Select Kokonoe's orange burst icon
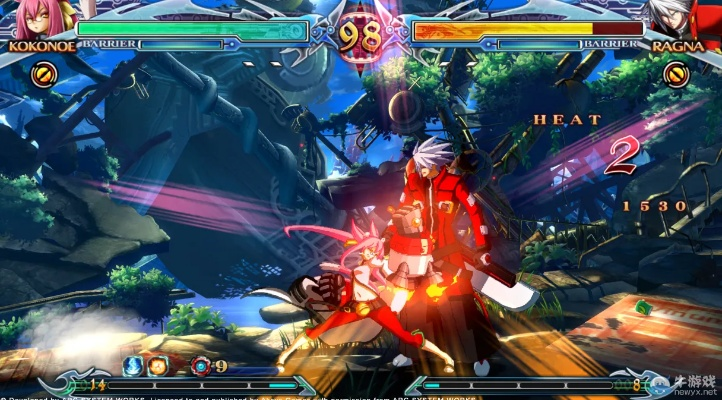 pos(44,73)
